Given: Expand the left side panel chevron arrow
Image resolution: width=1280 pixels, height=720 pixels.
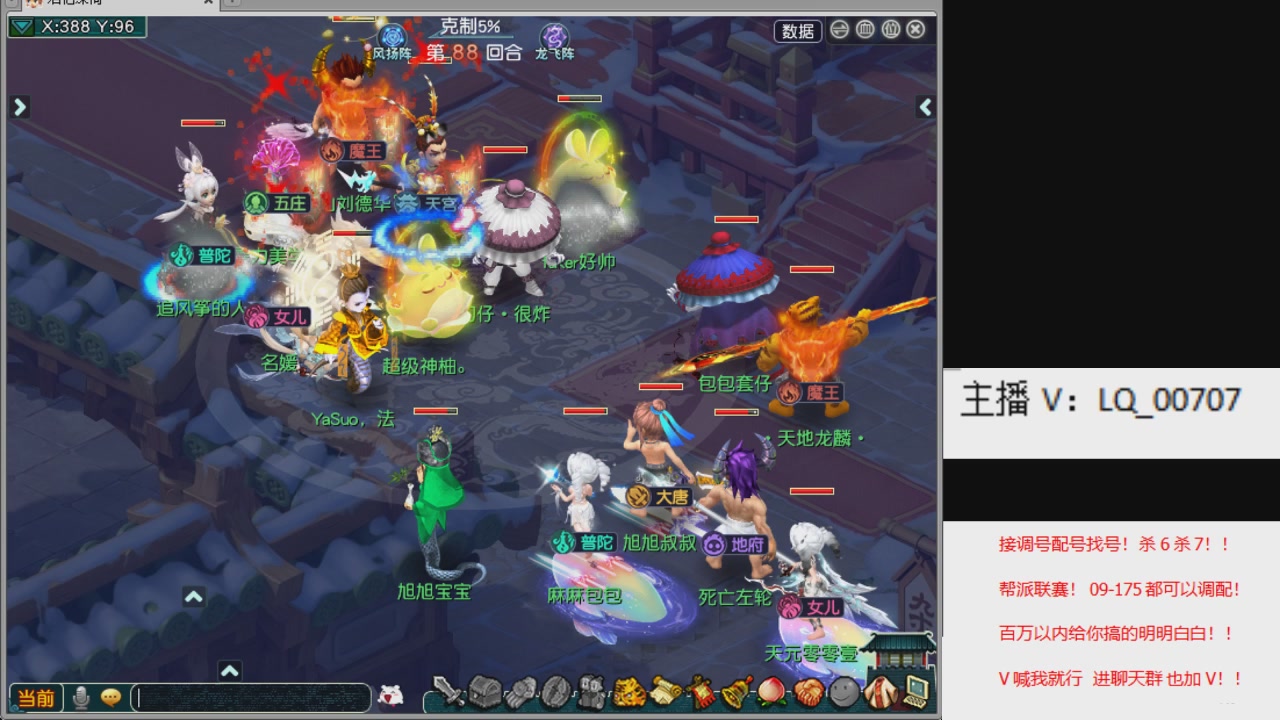Looking at the screenshot, I should (19, 106).
